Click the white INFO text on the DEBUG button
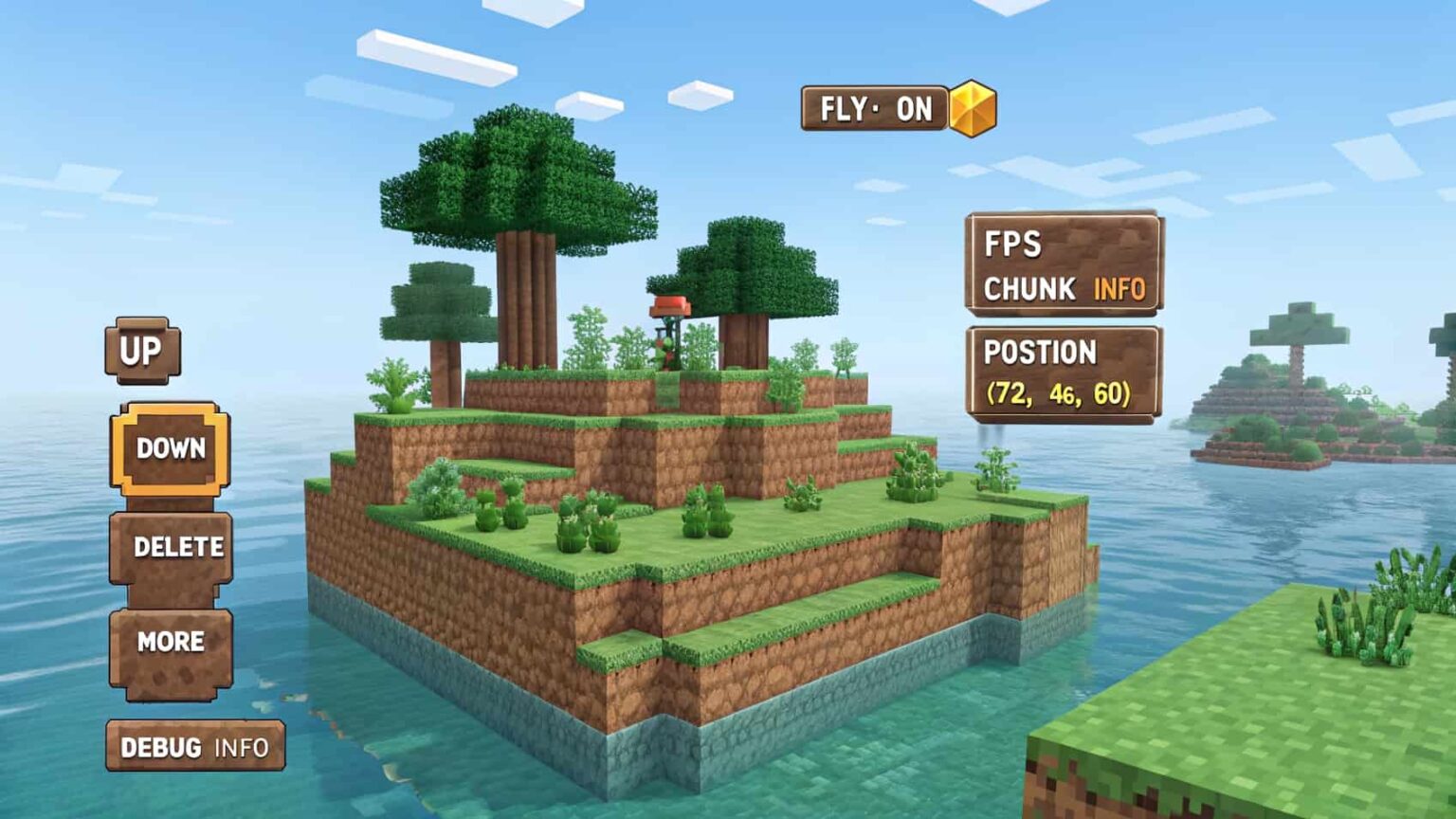Screen dimensions: 1456x819 [x=240, y=748]
